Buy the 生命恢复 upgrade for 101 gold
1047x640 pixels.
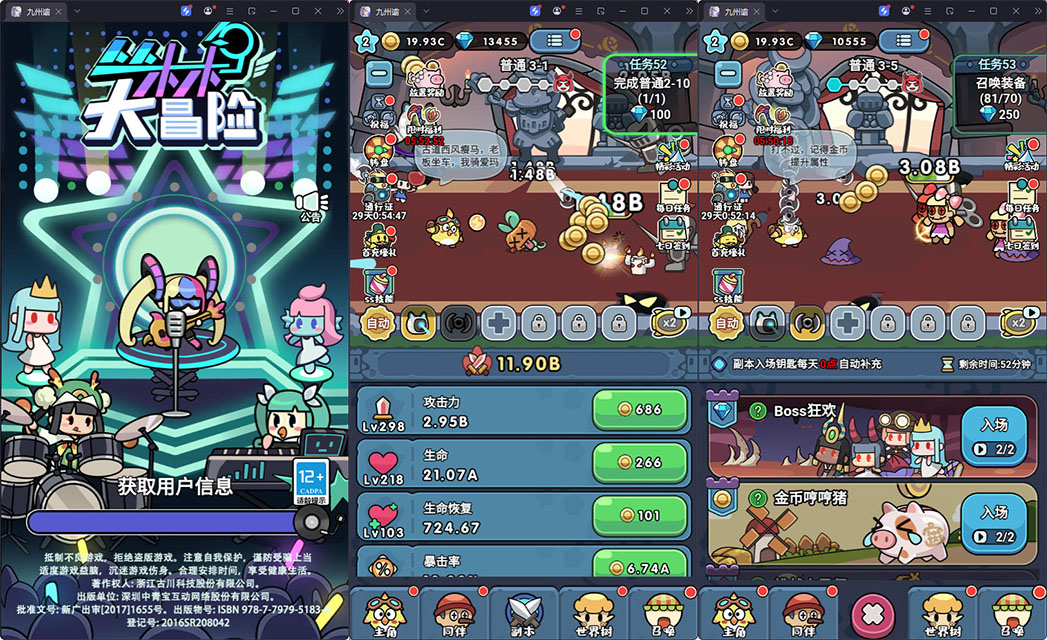[640, 515]
